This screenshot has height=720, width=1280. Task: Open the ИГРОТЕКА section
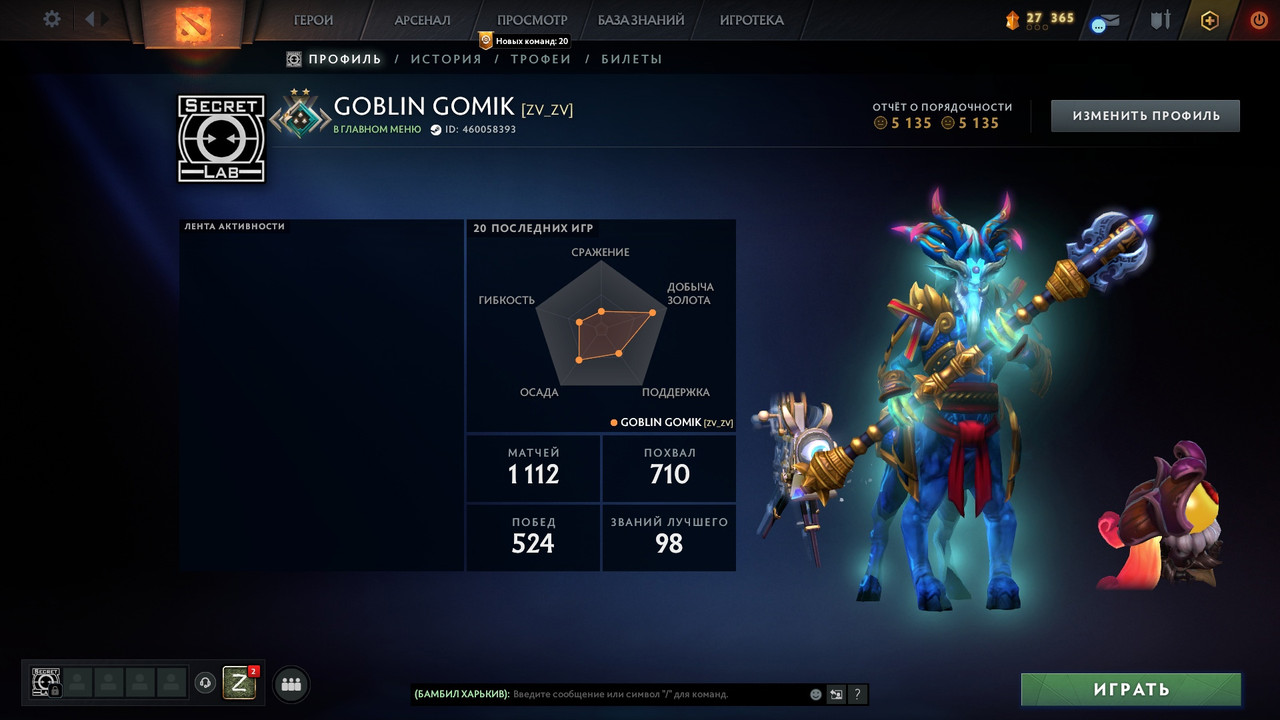[751, 20]
